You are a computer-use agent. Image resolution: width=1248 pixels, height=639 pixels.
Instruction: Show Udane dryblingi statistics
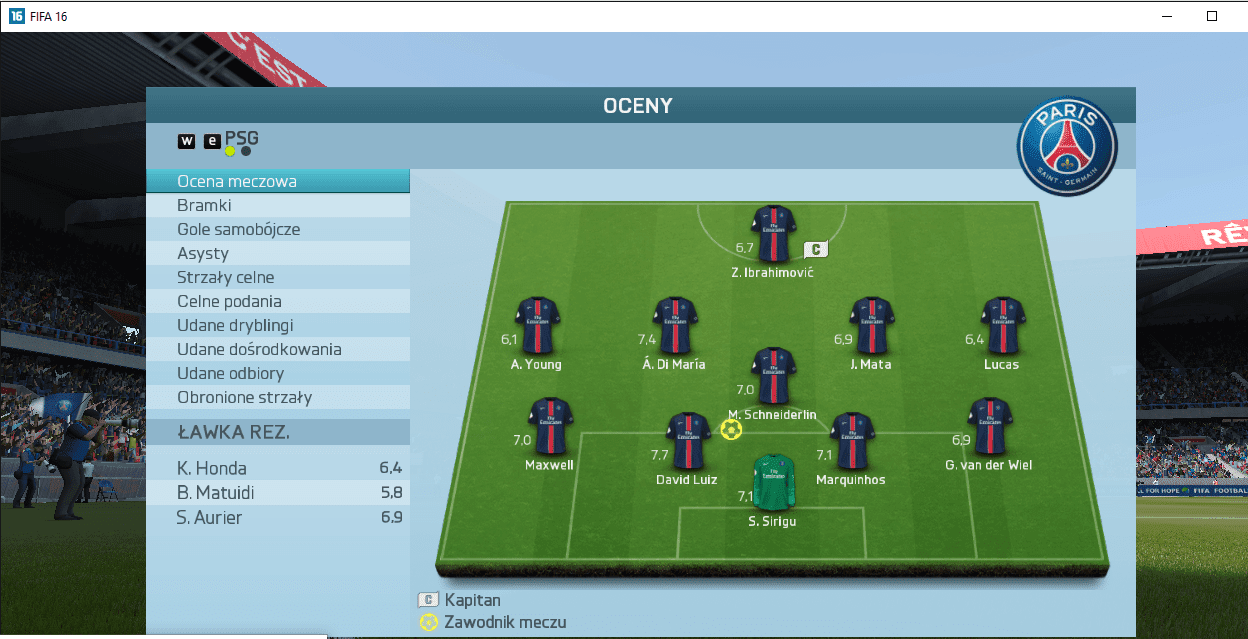click(277, 326)
